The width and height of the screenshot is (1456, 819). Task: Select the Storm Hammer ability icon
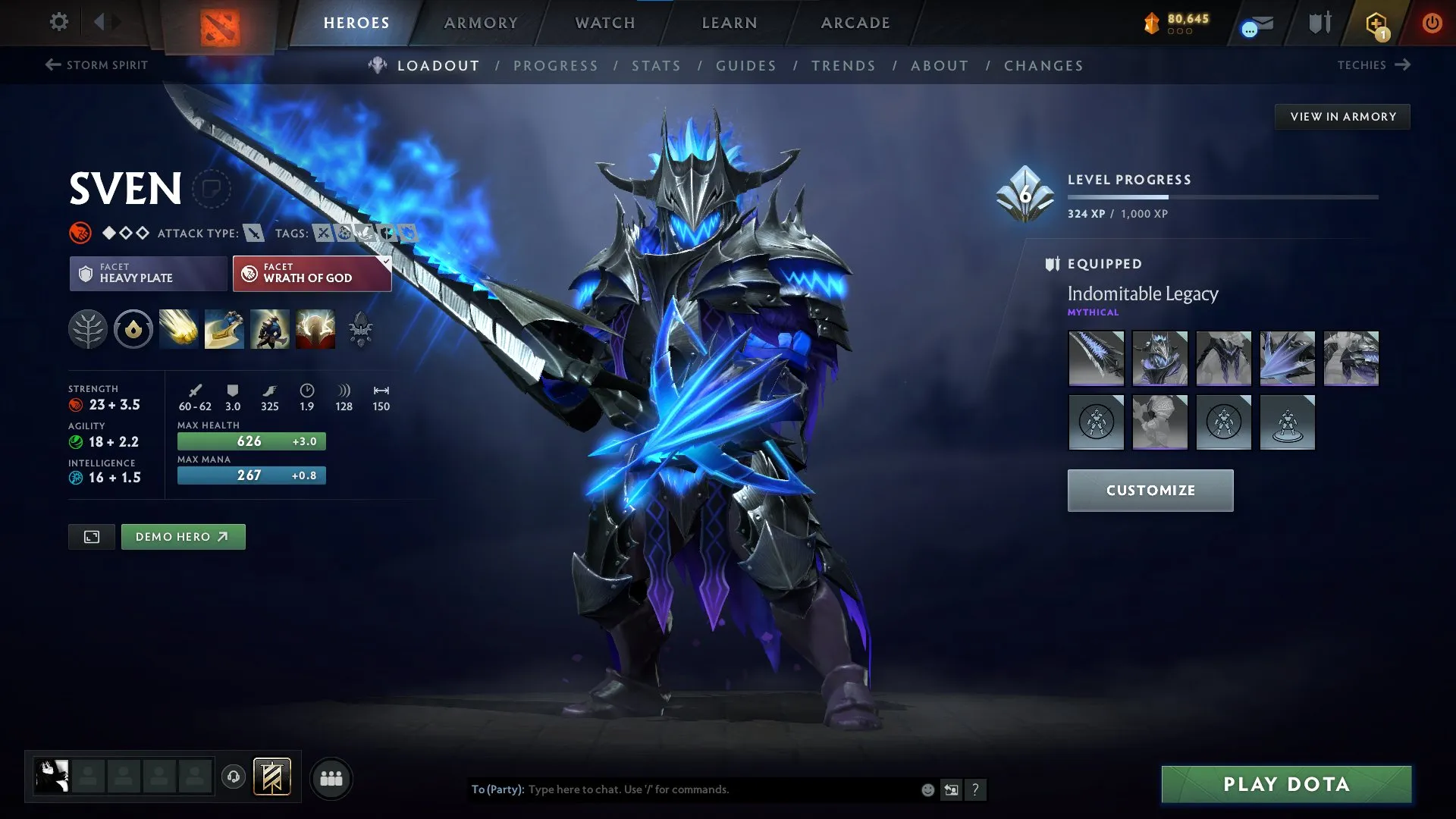(x=178, y=329)
